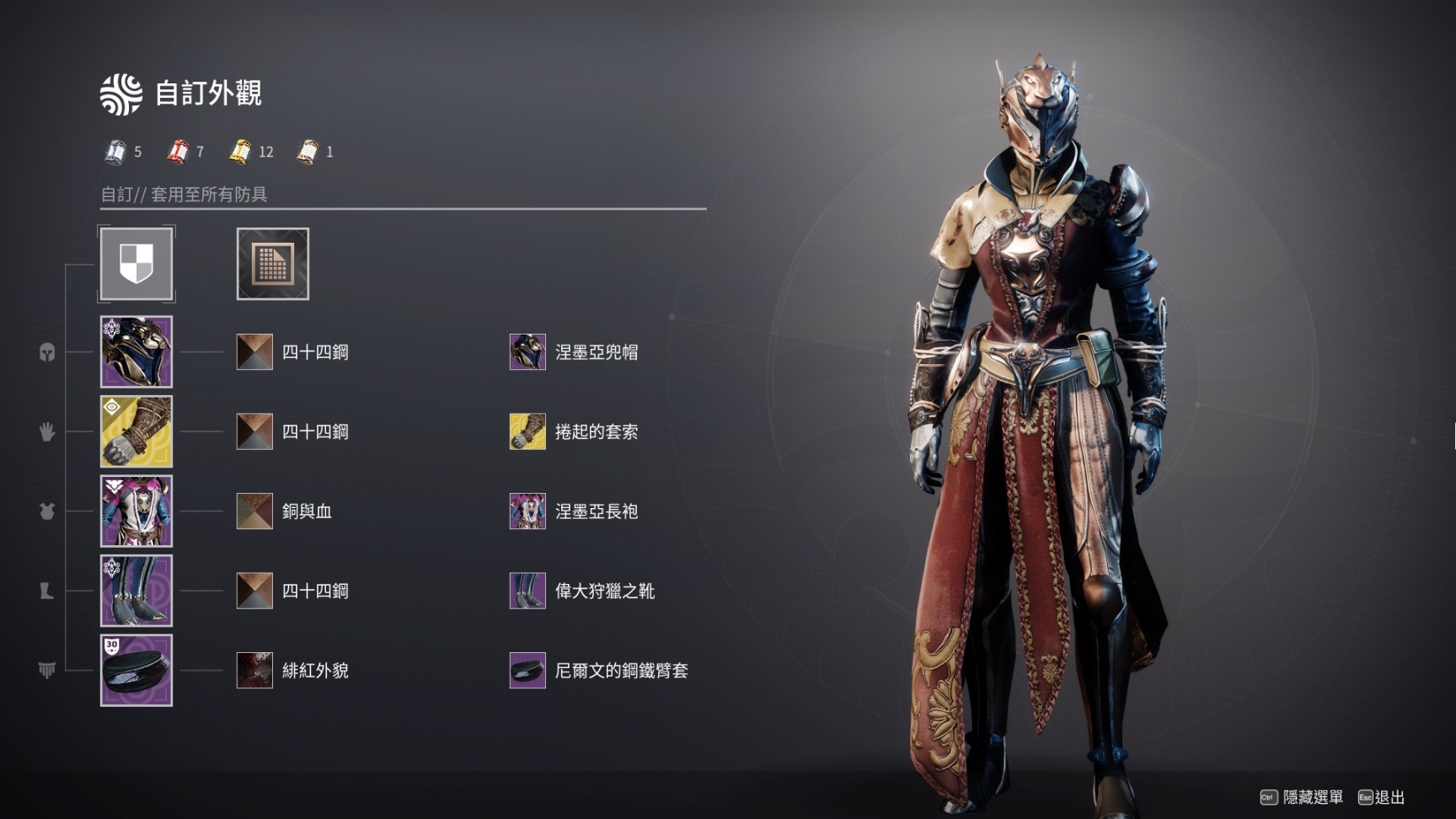Change the helmet's 四十四鋼 shader
Image resolution: width=1456 pixels, height=819 pixels.
[254, 352]
